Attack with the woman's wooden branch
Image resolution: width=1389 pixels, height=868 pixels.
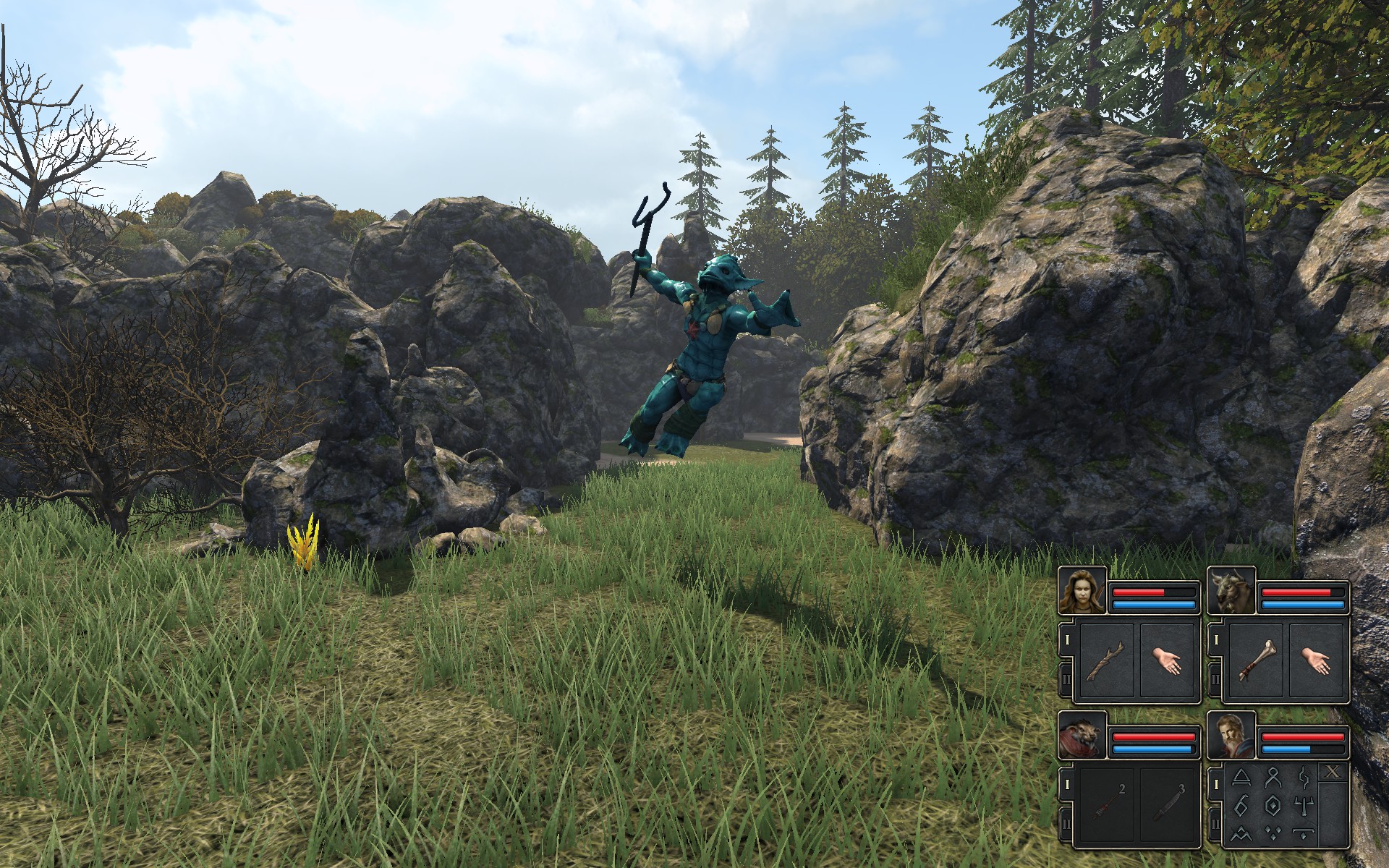(x=1106, y=661)
